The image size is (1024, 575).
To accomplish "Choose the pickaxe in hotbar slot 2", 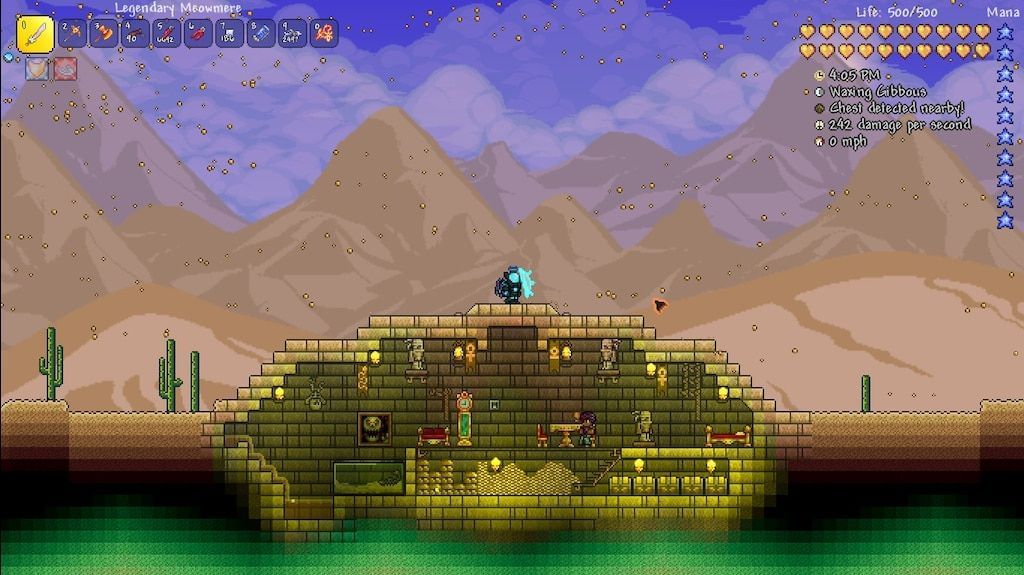I will point(72,34).
